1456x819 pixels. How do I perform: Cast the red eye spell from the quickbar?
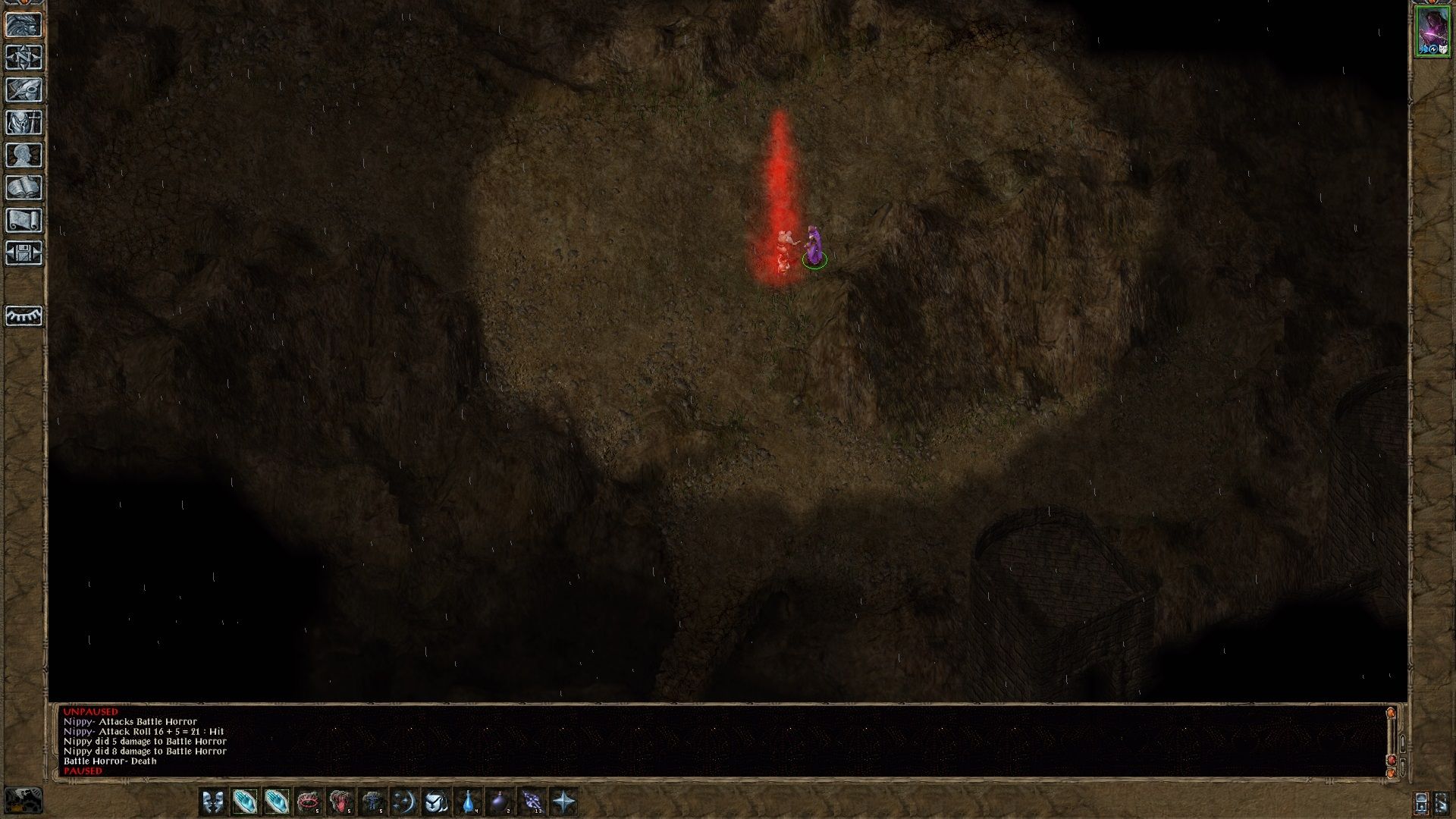tap(309, 799)
